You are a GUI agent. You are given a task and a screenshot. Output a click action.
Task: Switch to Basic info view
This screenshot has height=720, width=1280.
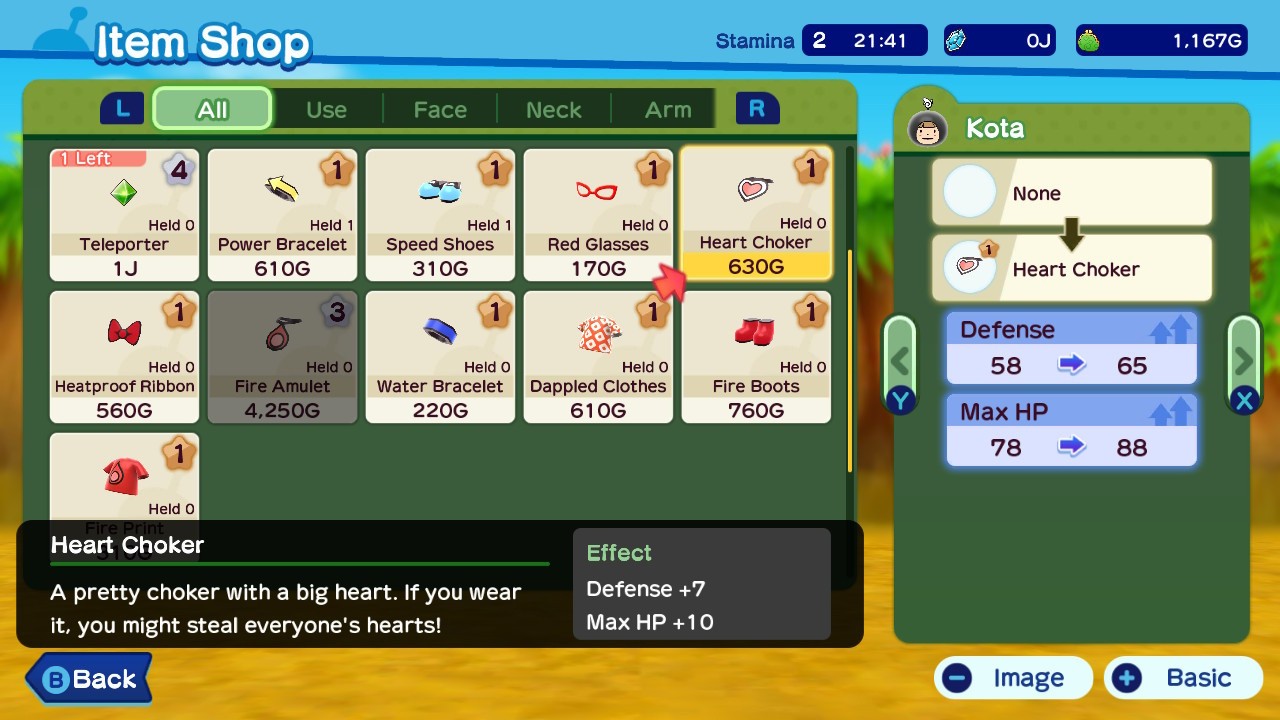[1183, 678]
